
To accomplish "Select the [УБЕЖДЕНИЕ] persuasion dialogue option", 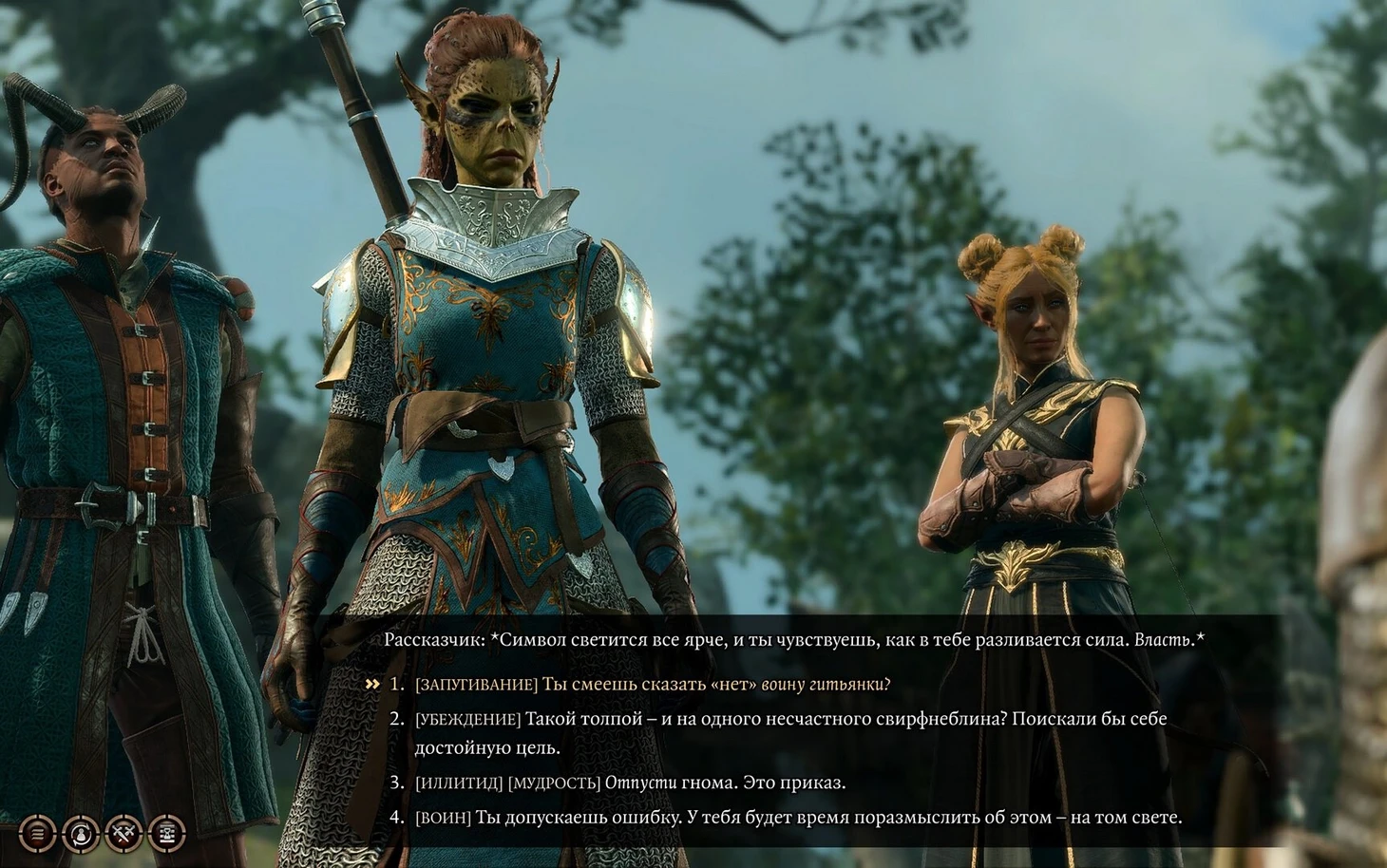I will tap(790, 720).
